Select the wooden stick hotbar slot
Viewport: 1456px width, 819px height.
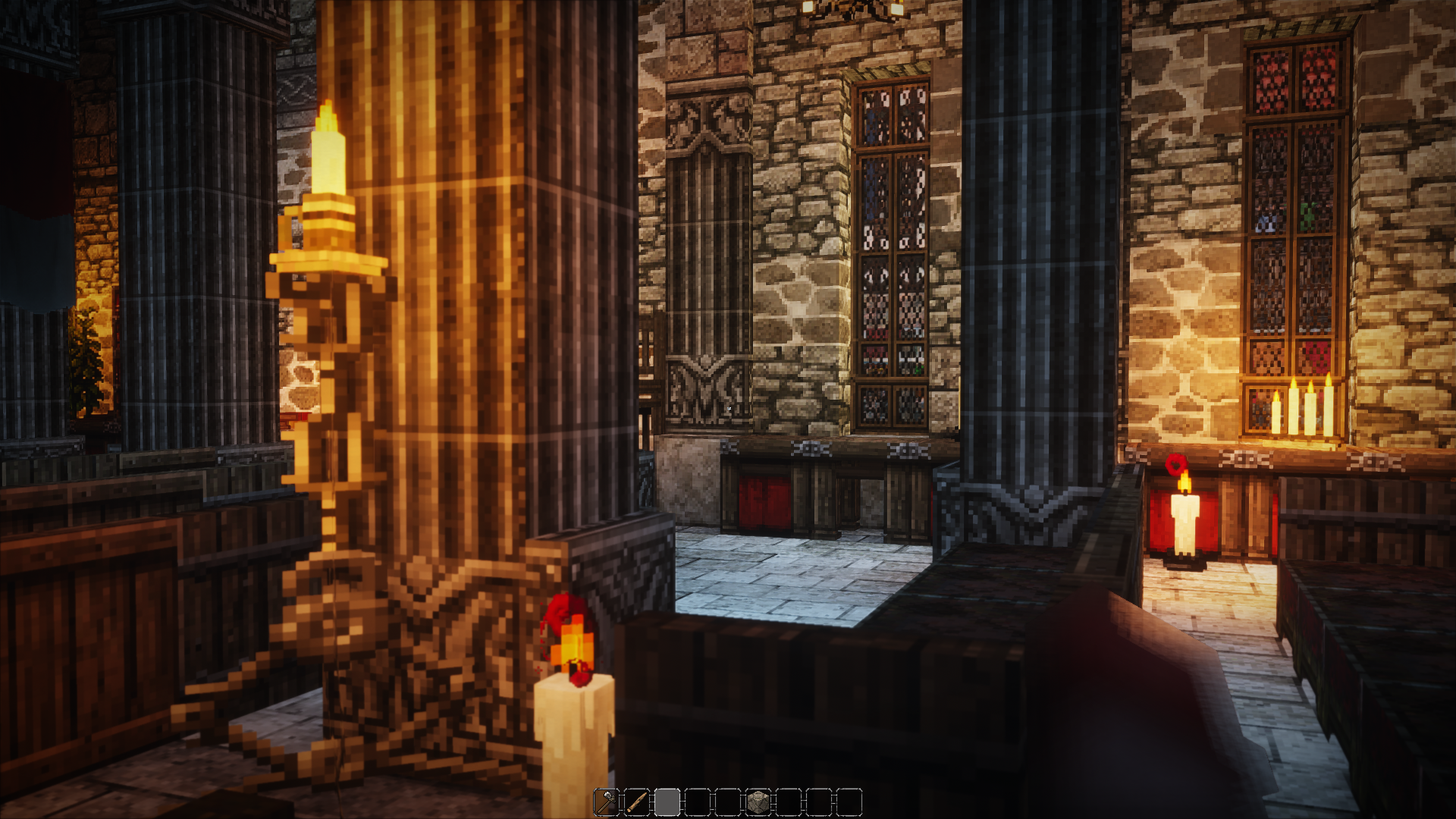[637, 802]
